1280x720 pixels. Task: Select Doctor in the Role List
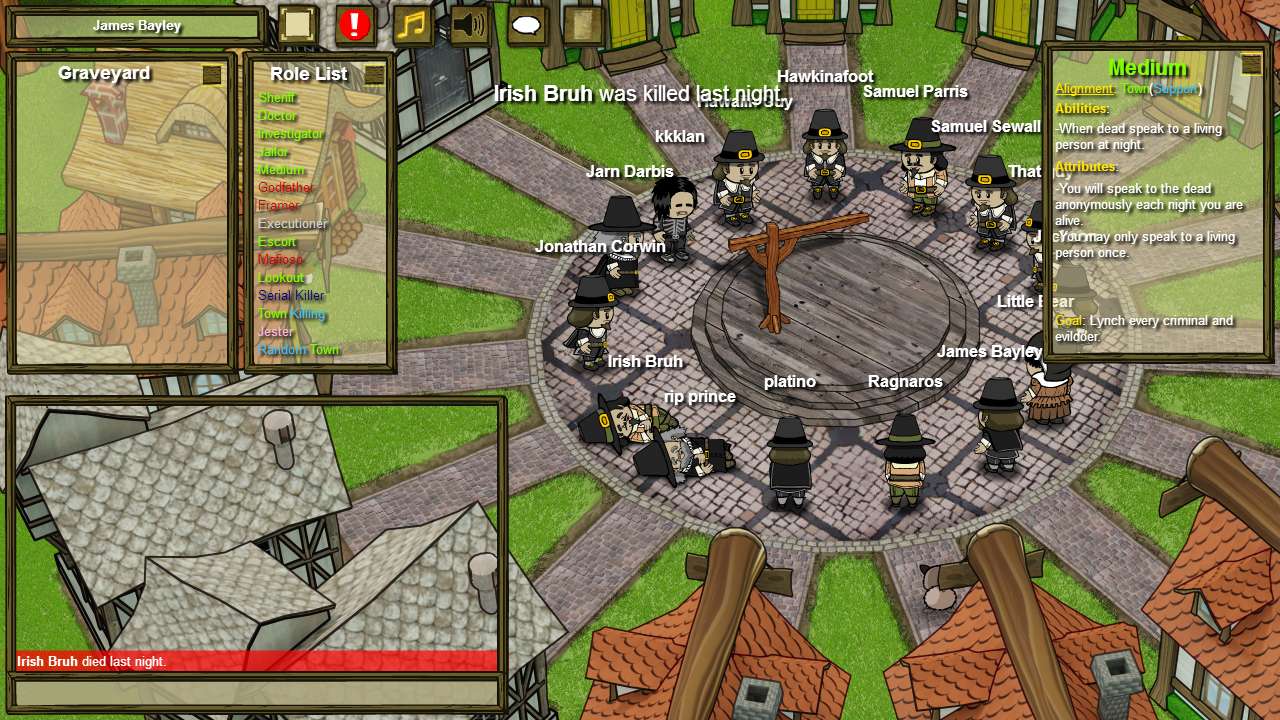(x=279, y=116)
